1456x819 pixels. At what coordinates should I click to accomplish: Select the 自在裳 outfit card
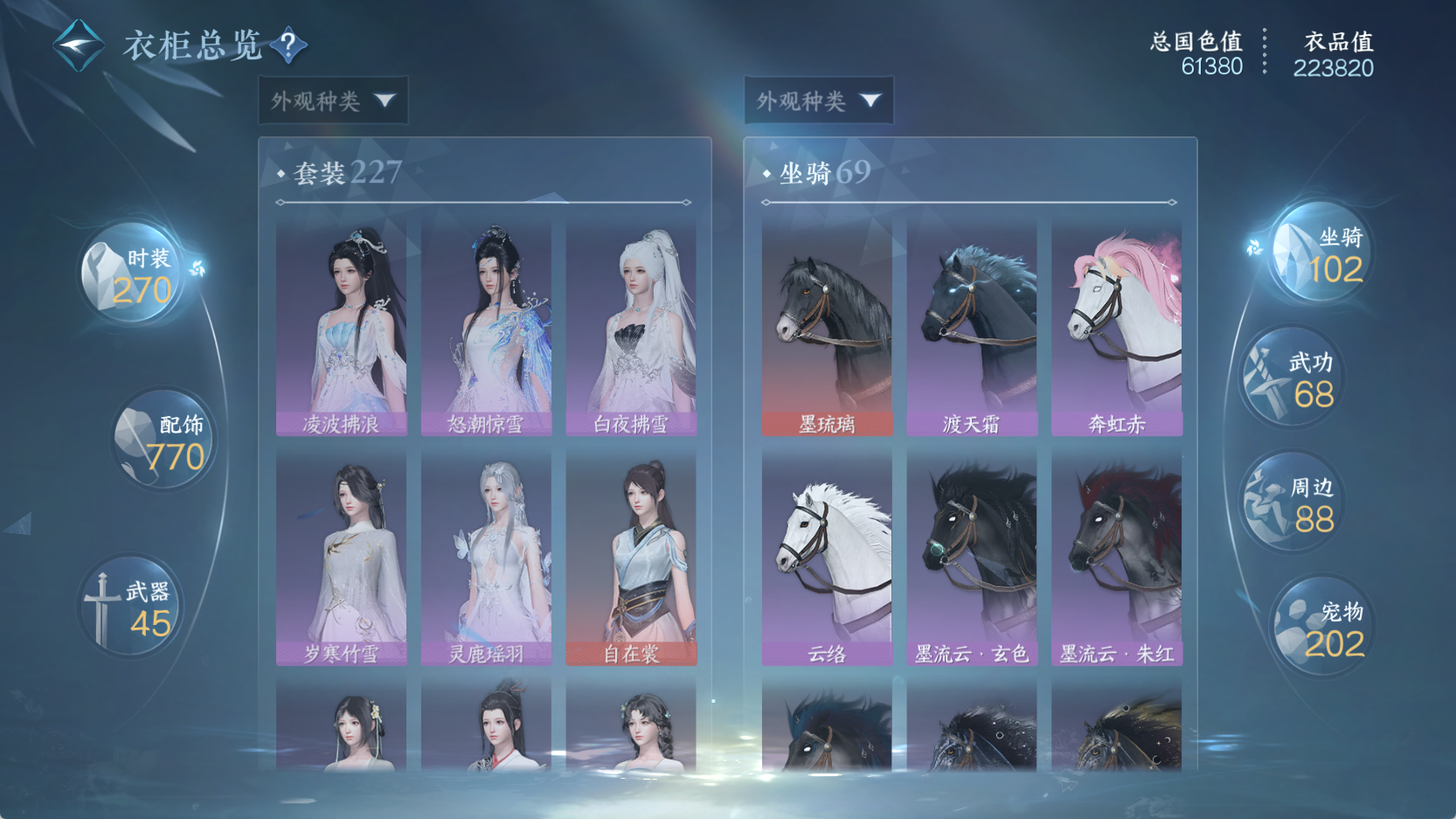[x=631, y=558]
